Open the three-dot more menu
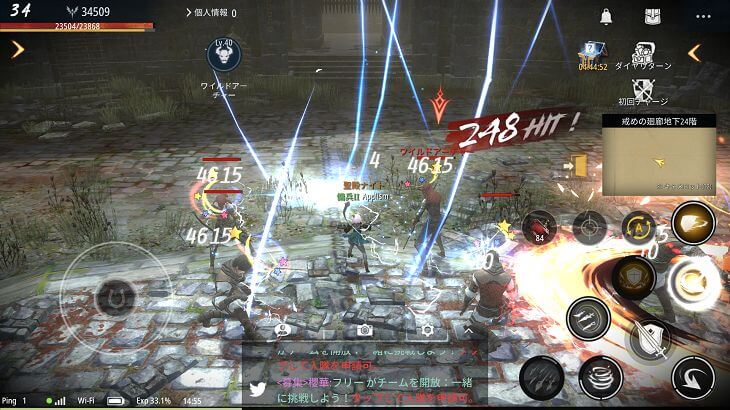This screenshot has height=410, width=730. [x=702, y=16]
